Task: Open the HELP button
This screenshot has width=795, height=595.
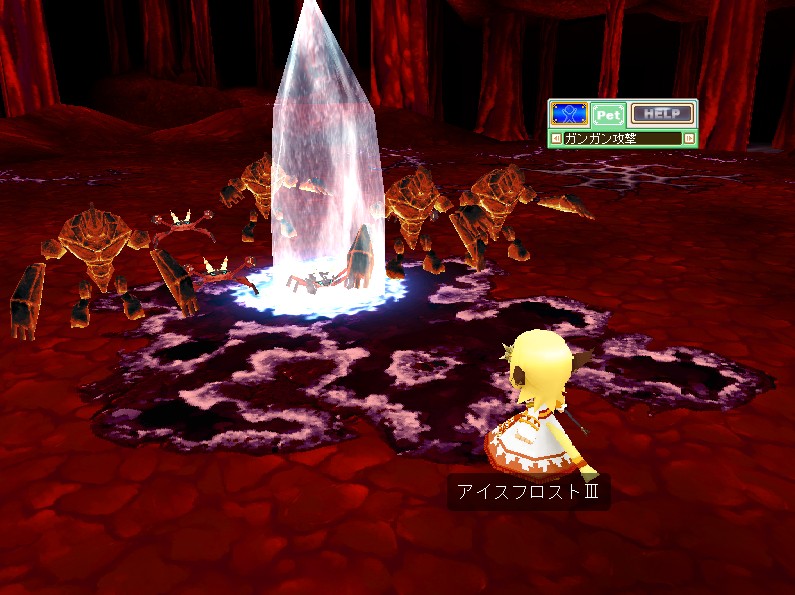Action: (x=661, y=114)
